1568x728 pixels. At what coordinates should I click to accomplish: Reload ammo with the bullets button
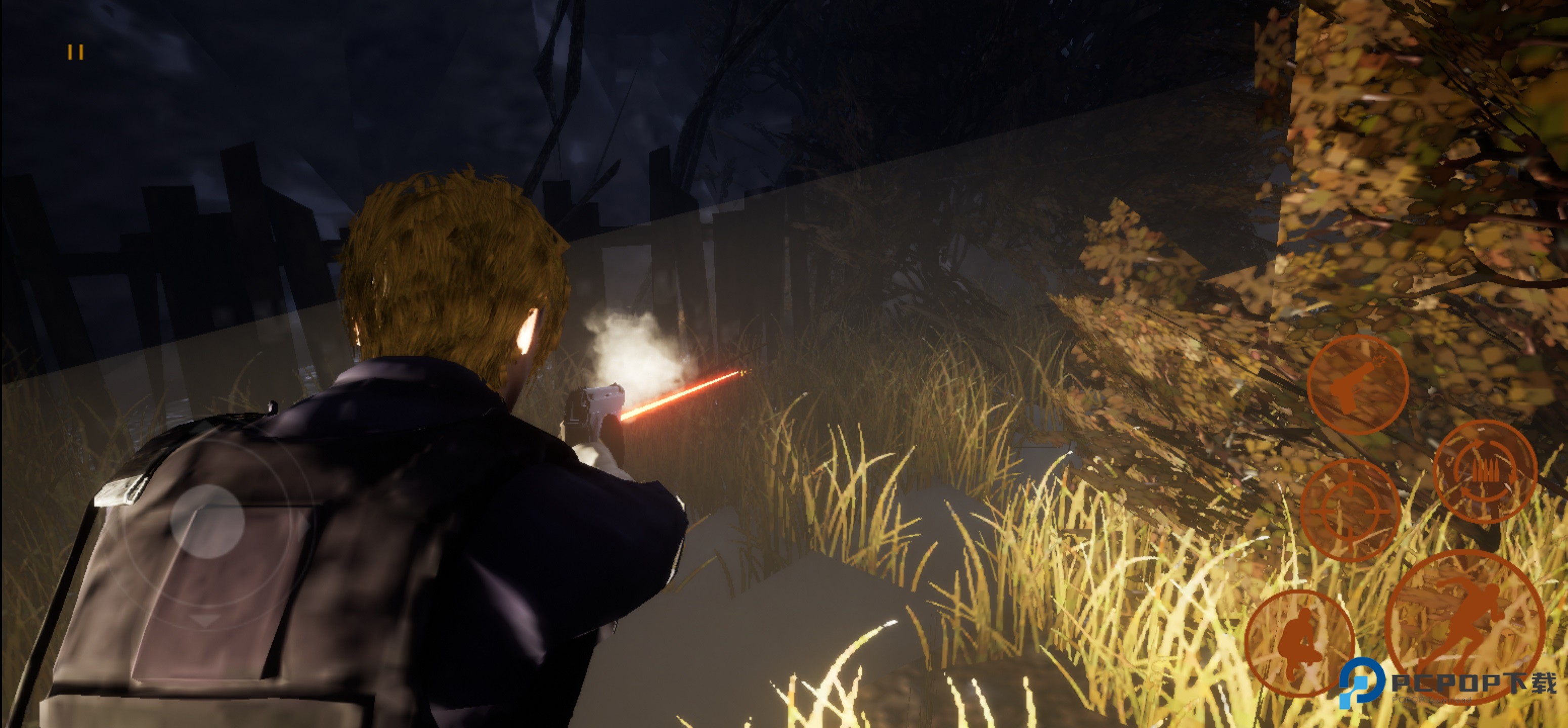click(1485, 471)
